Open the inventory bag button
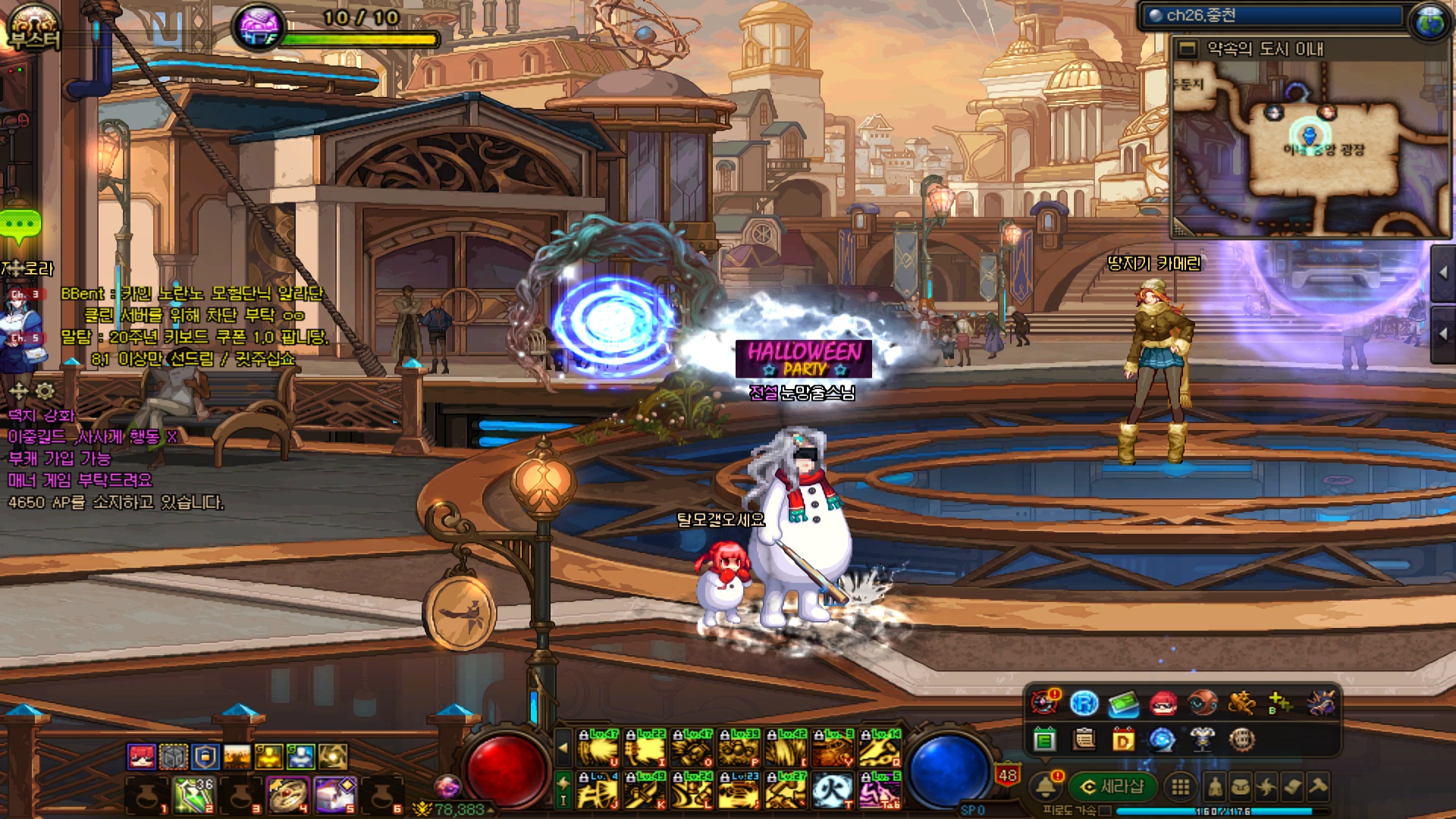Viewport: 1456px width, 819px height. [x=1241, y=787]
